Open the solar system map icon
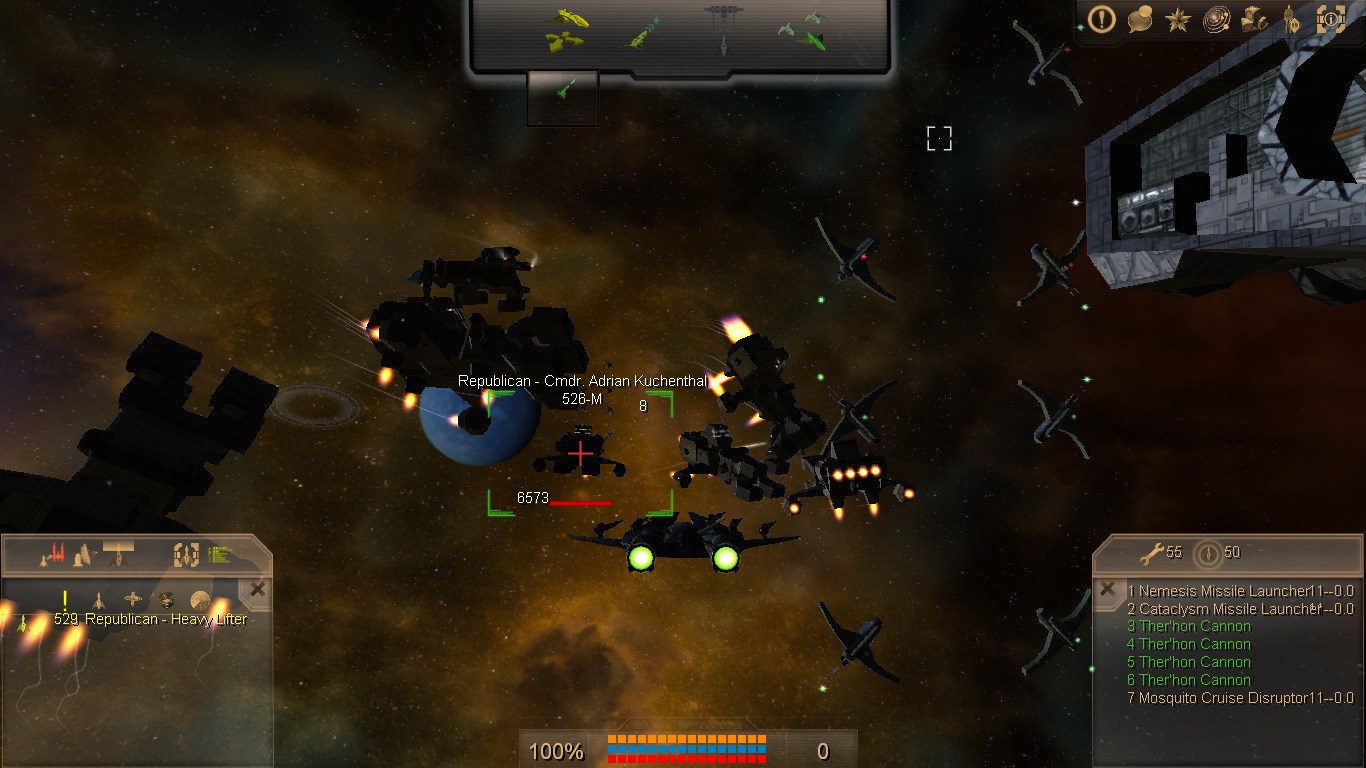 pyautogui.click(x=1216, y=20)
